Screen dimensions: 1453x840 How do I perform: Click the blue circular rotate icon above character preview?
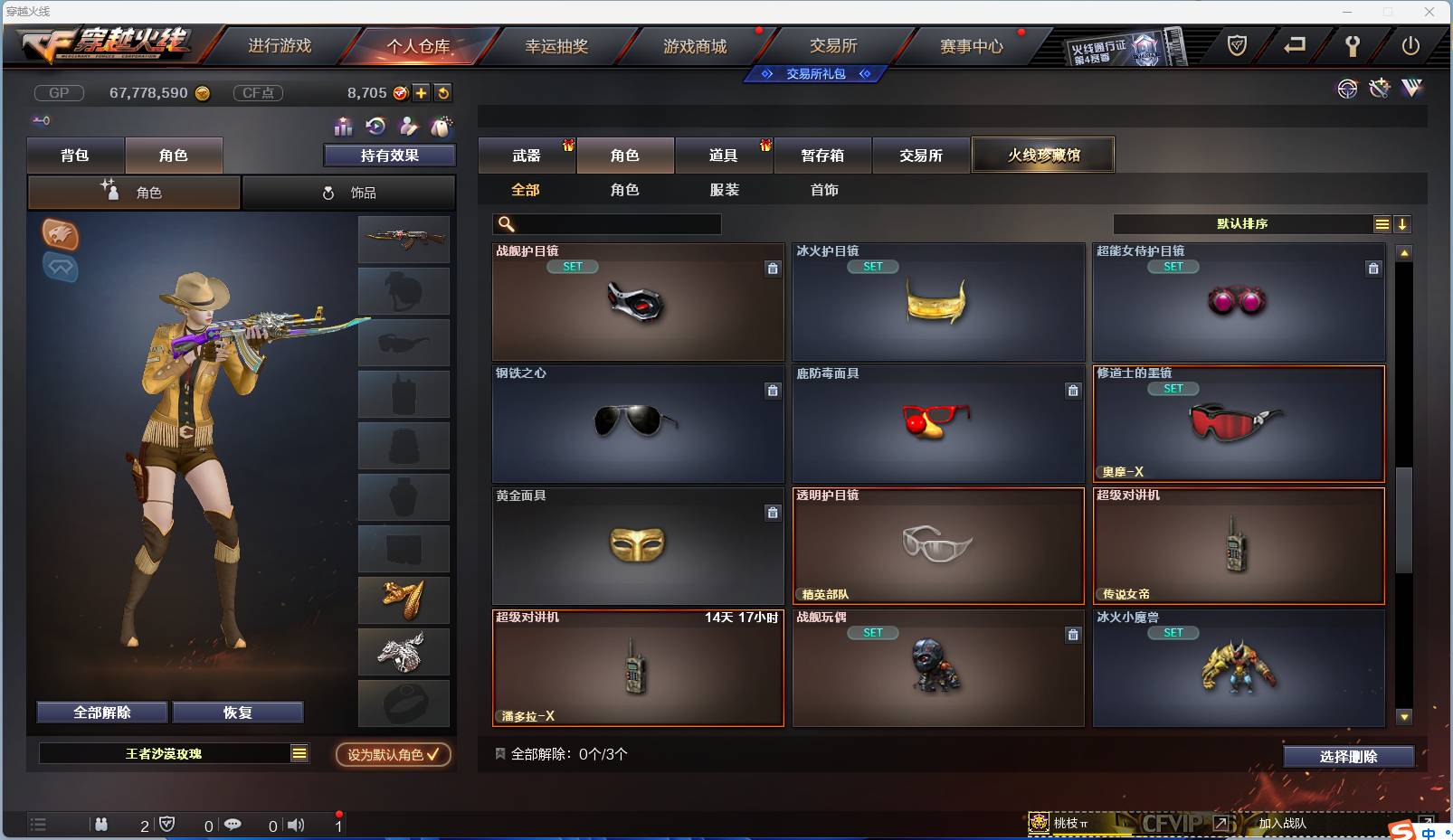pos(375,127)
